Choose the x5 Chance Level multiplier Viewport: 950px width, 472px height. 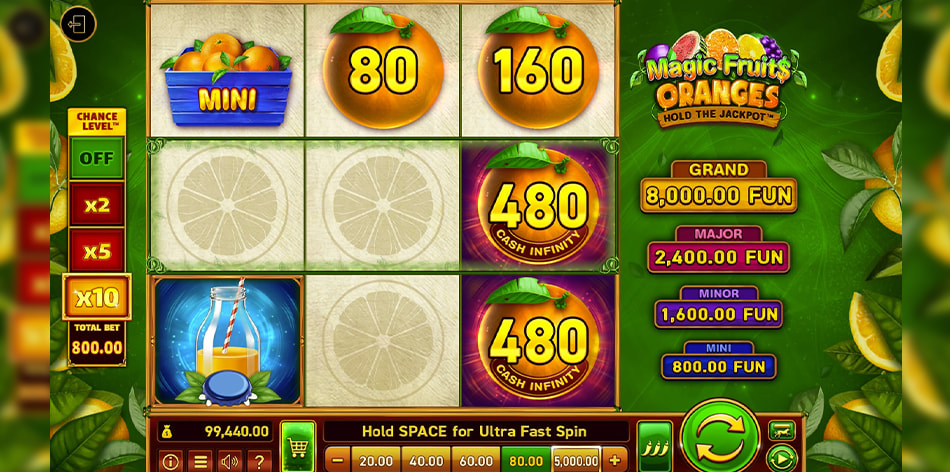tap(97, 251)
